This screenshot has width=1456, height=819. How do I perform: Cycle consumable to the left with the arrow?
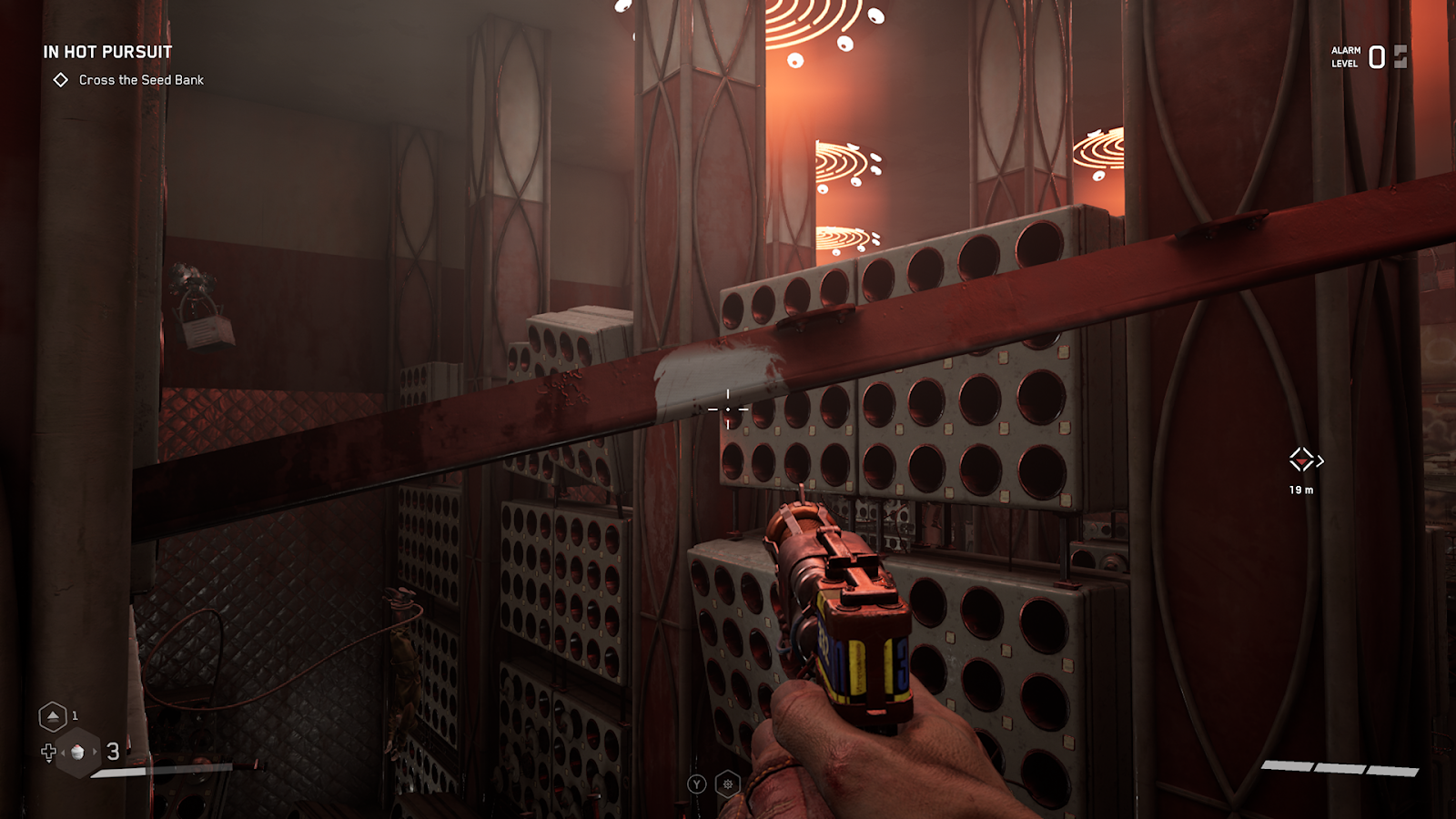coord(63,752)
